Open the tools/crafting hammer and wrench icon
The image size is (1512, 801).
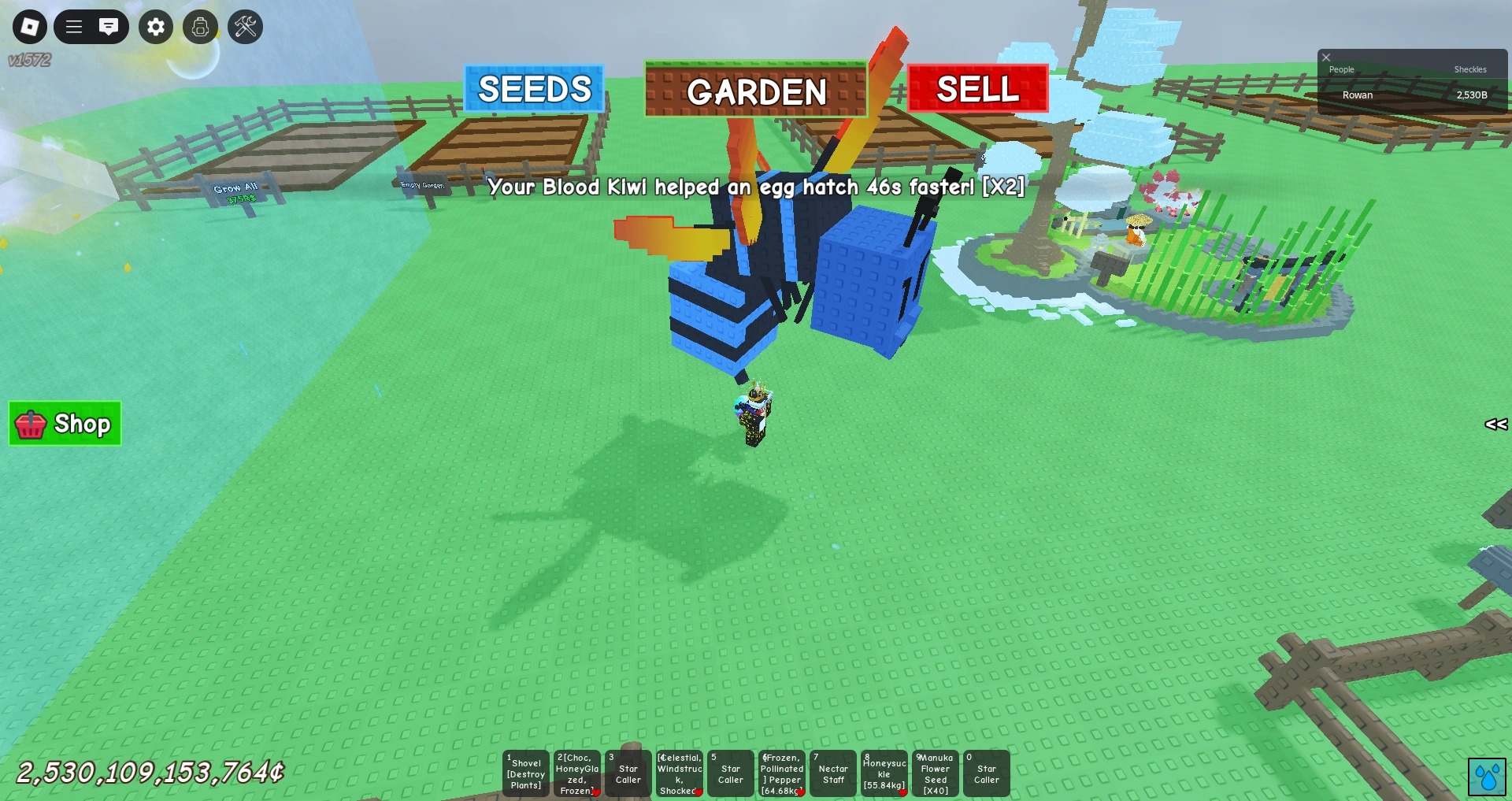pos(245,27)
